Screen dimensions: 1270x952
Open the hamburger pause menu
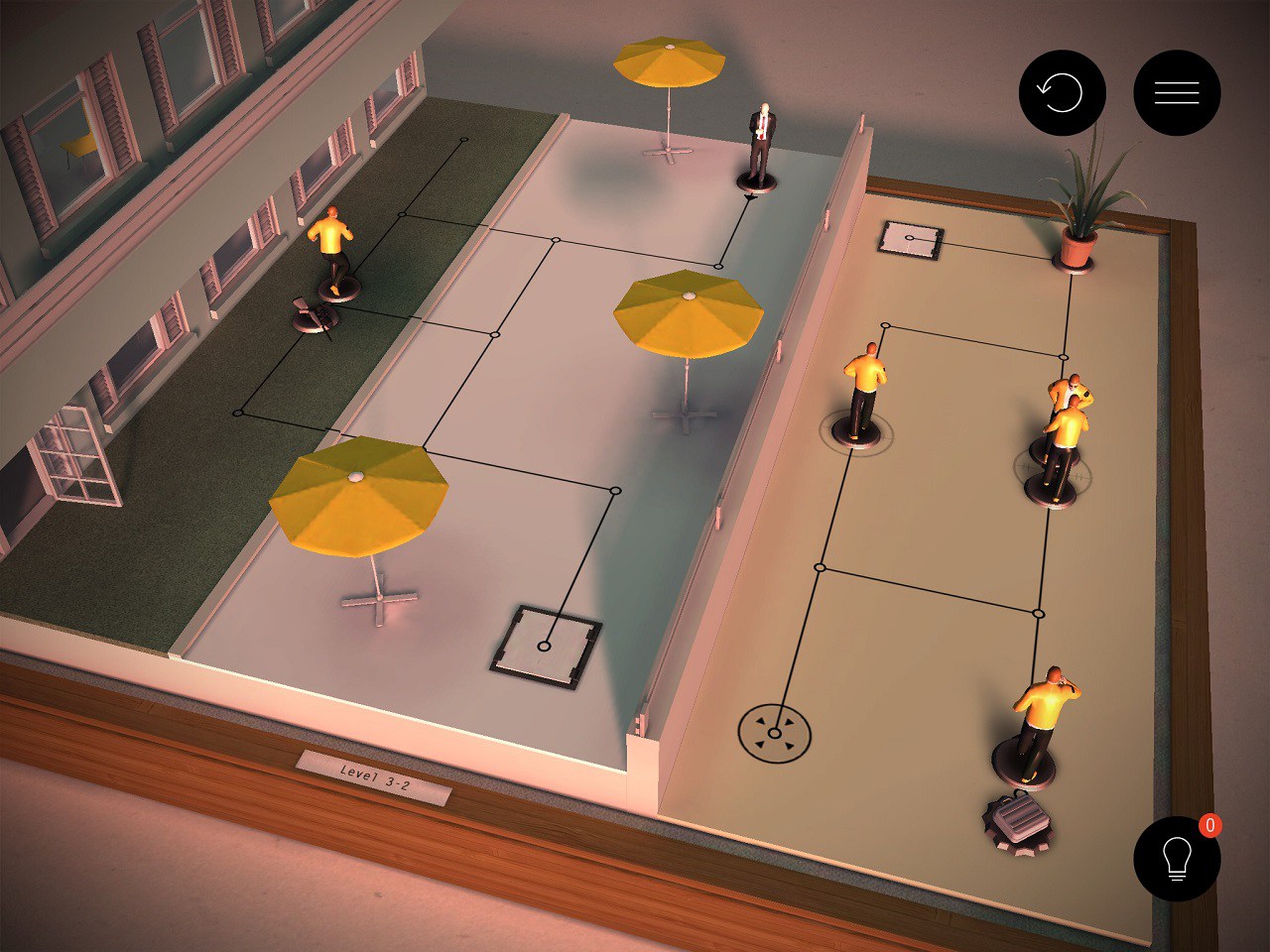point(1177,91)
